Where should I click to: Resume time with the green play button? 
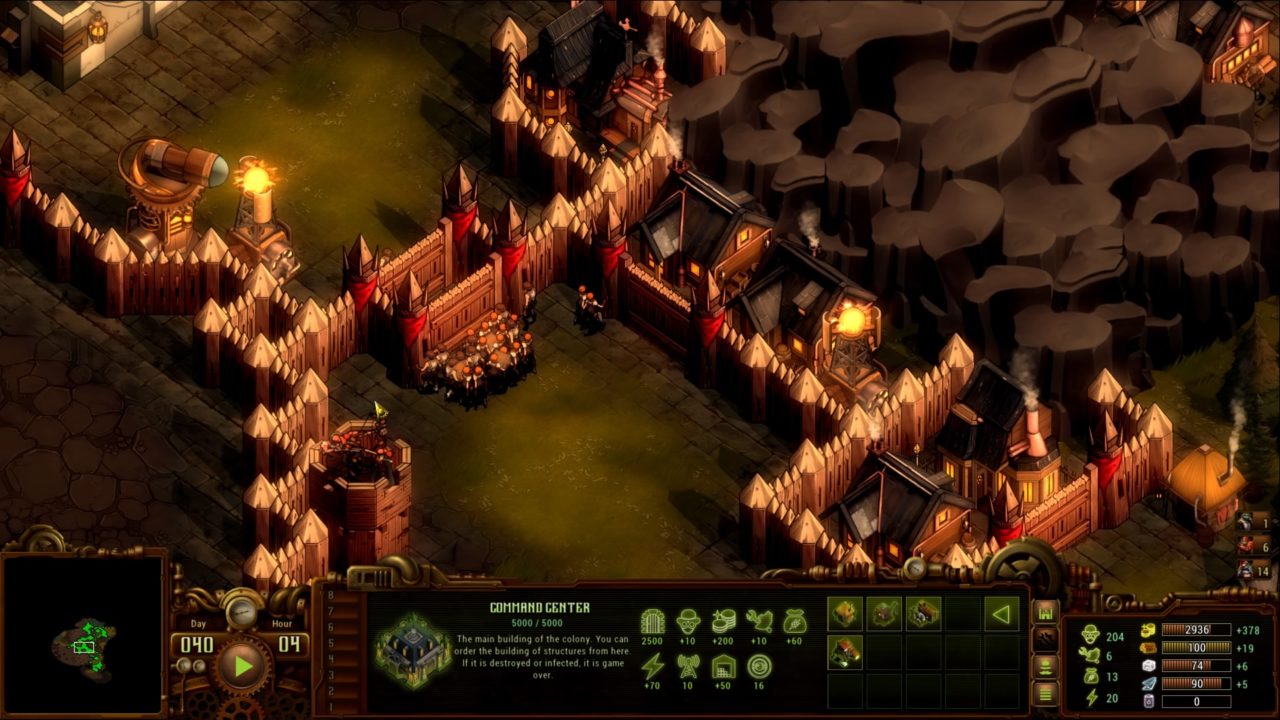(x=241, y=666)
